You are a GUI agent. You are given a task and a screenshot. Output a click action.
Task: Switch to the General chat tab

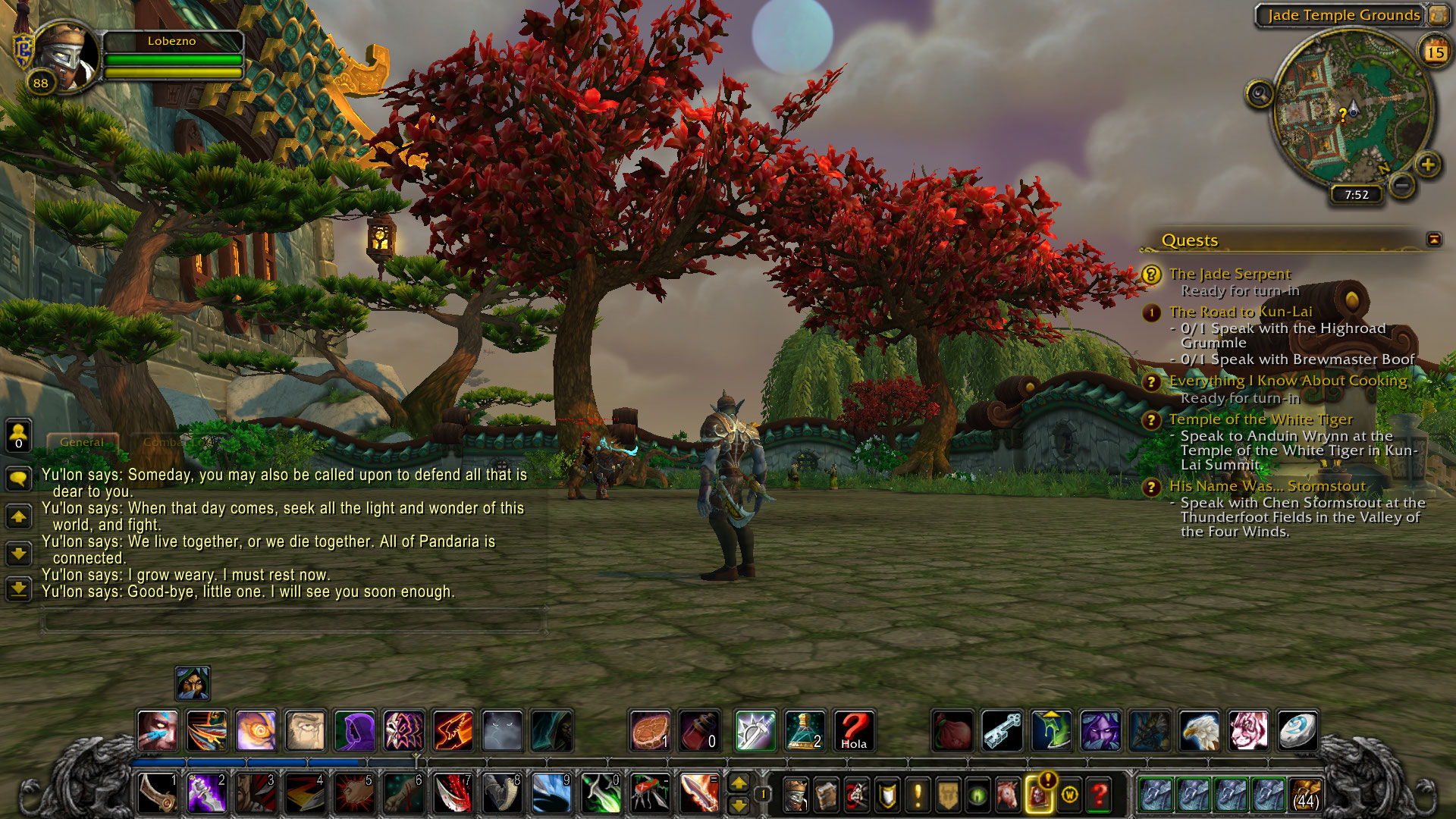(x=82, y=442)
